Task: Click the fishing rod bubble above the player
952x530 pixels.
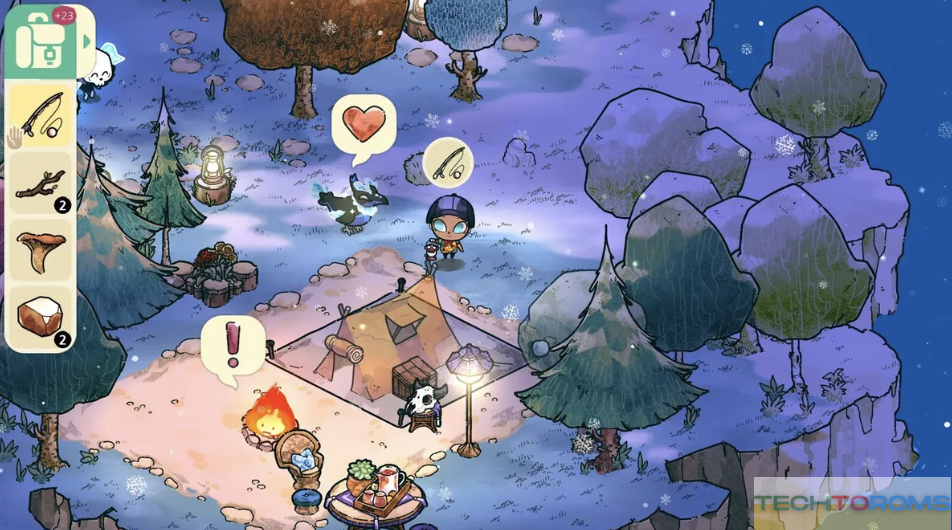Action: (x=448, y=161)
